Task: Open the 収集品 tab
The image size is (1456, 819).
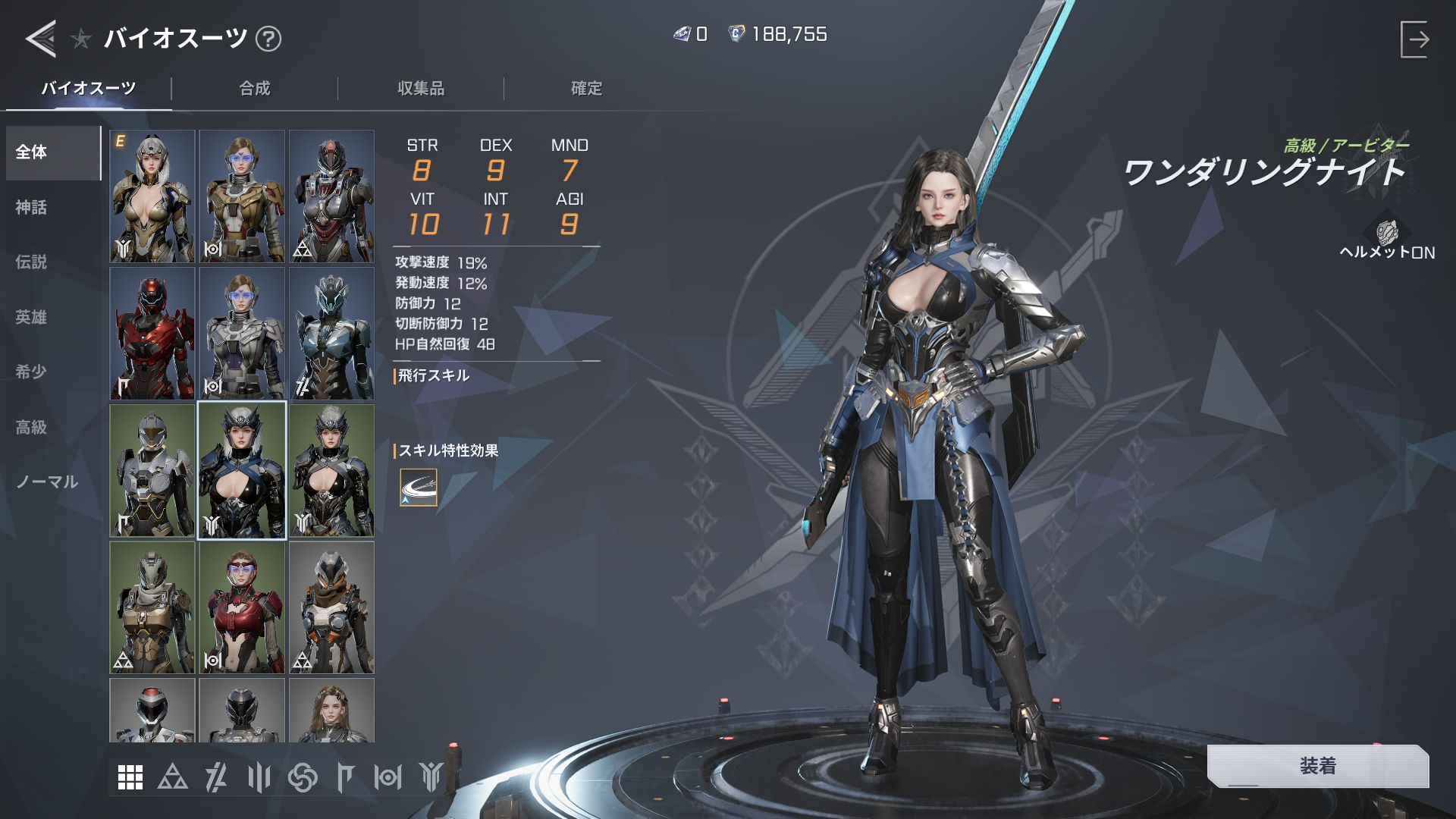Action: 421,89
